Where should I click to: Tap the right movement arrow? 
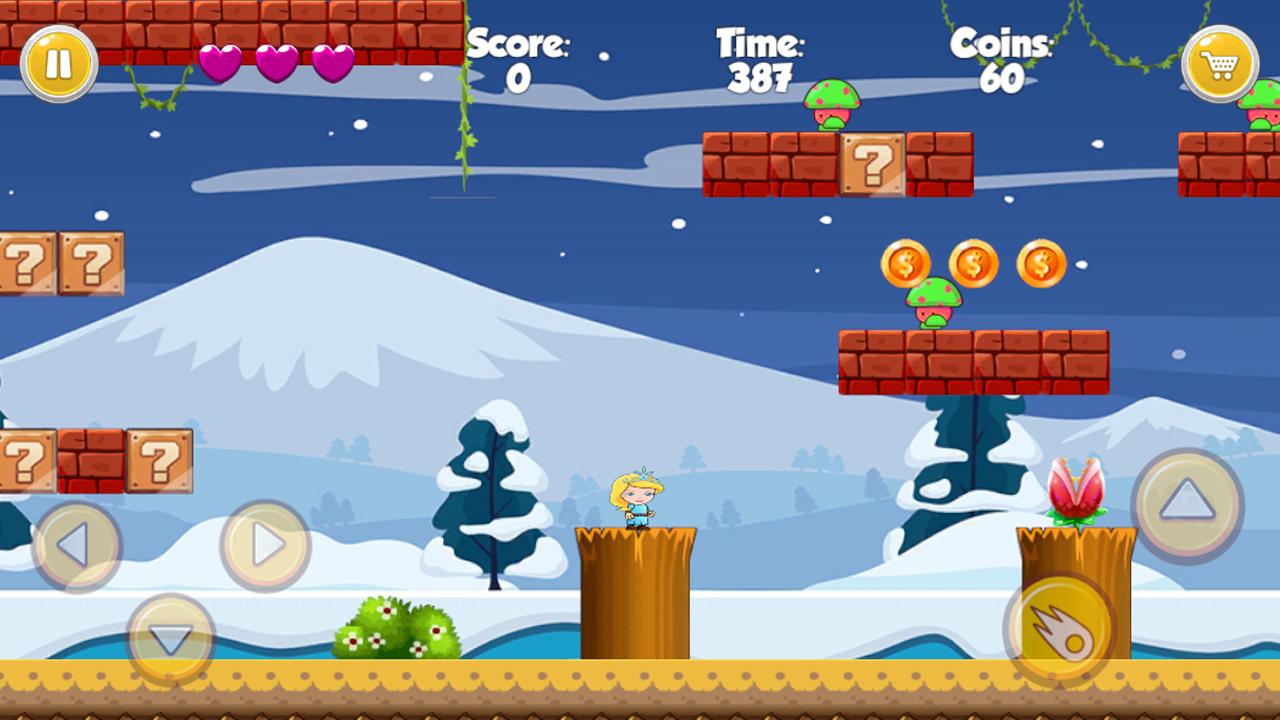point(265,545)
